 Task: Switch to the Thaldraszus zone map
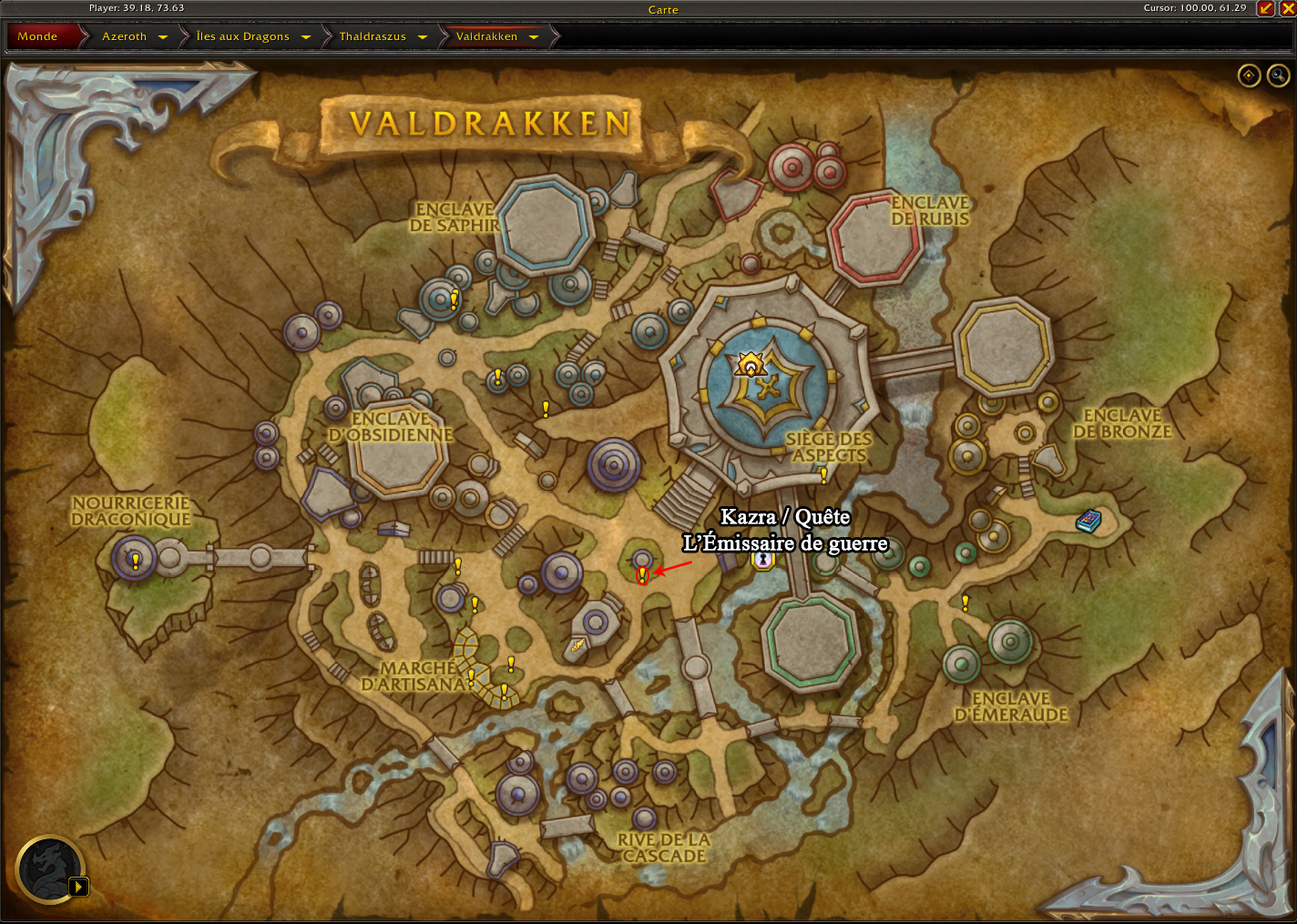tap(373, 36)
